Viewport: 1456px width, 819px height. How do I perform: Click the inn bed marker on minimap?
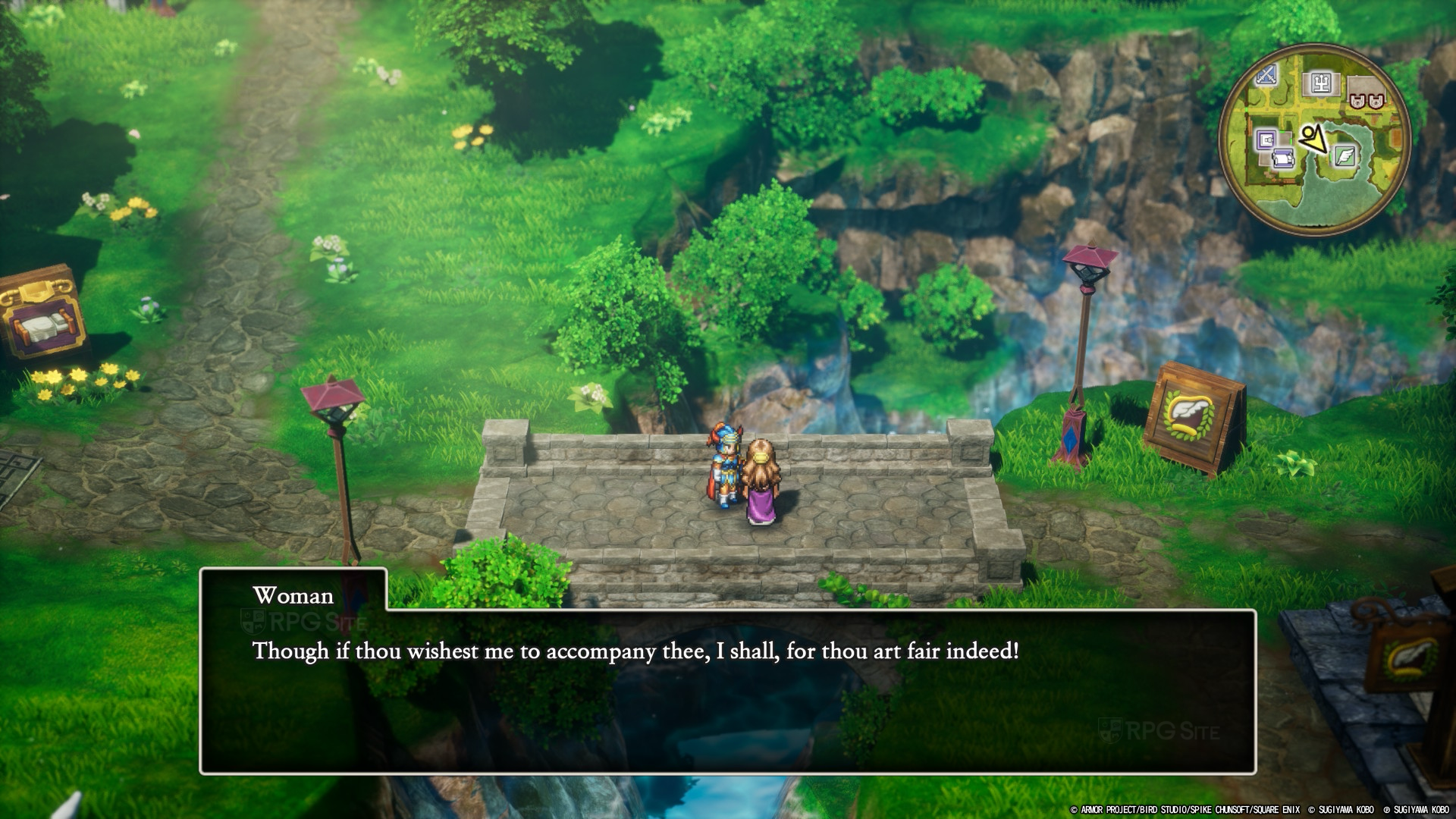tap(1282, 160)
